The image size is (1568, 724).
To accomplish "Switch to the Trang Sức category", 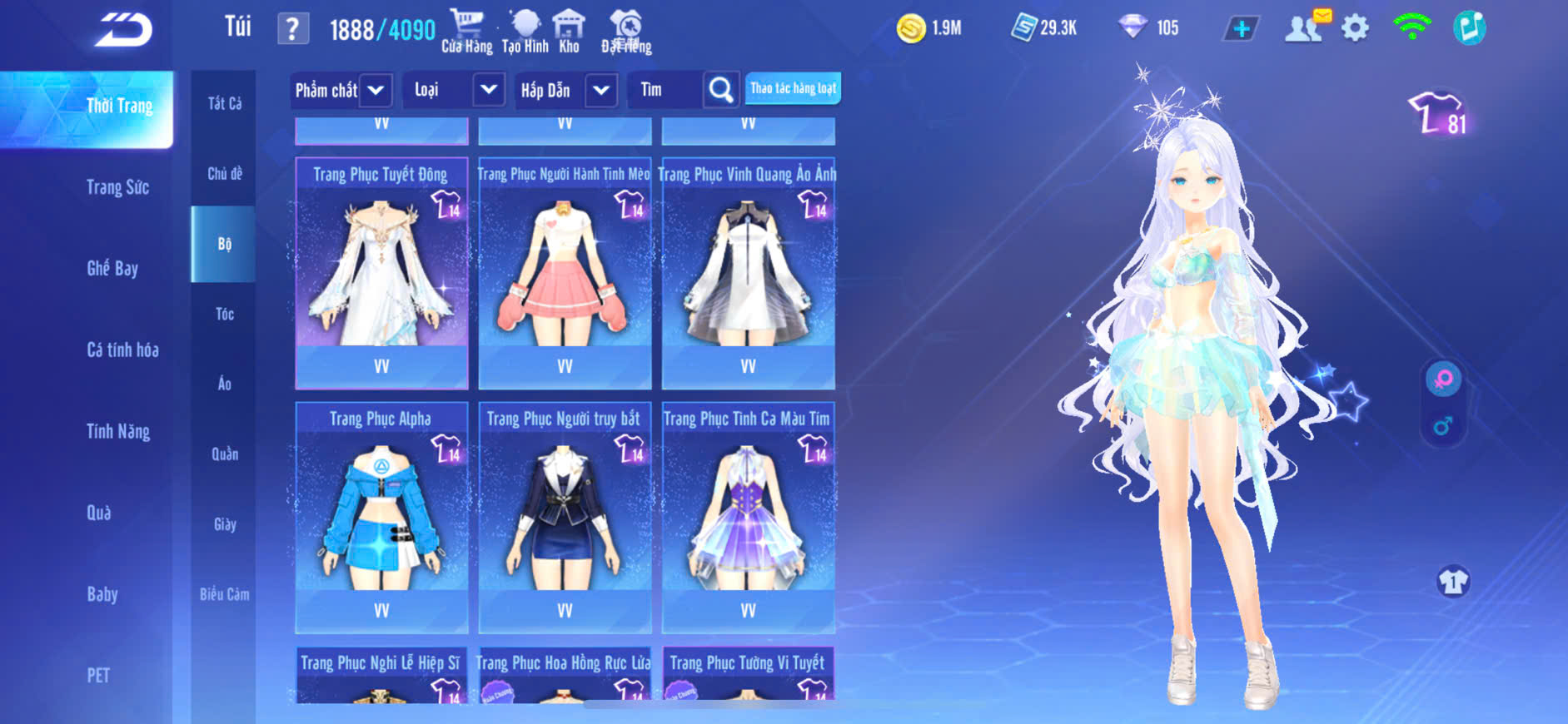I will coord(117,187).
